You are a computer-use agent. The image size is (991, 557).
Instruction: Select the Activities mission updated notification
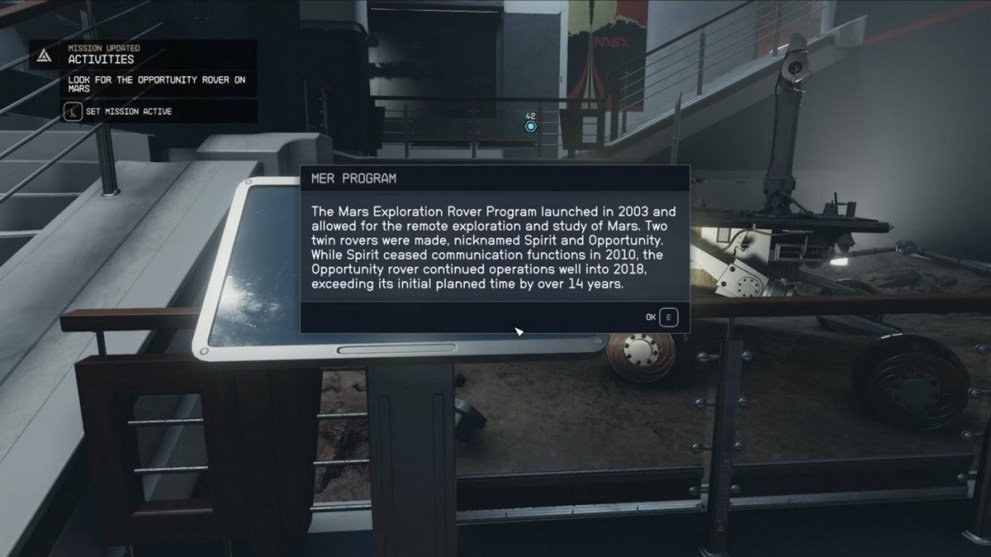pyautogui.click(x=100, y=59)
